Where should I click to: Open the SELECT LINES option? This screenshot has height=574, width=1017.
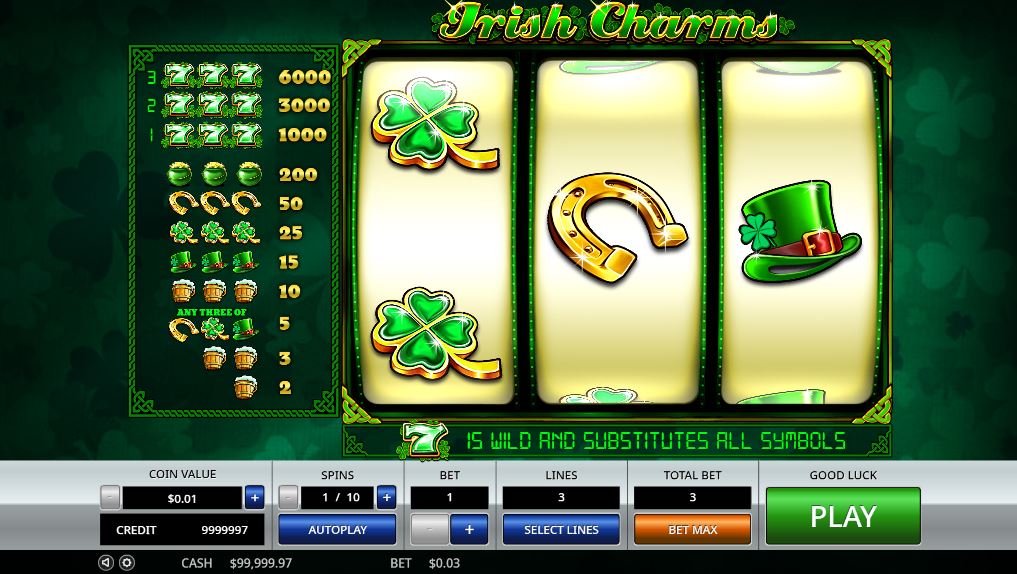point(561,529)
